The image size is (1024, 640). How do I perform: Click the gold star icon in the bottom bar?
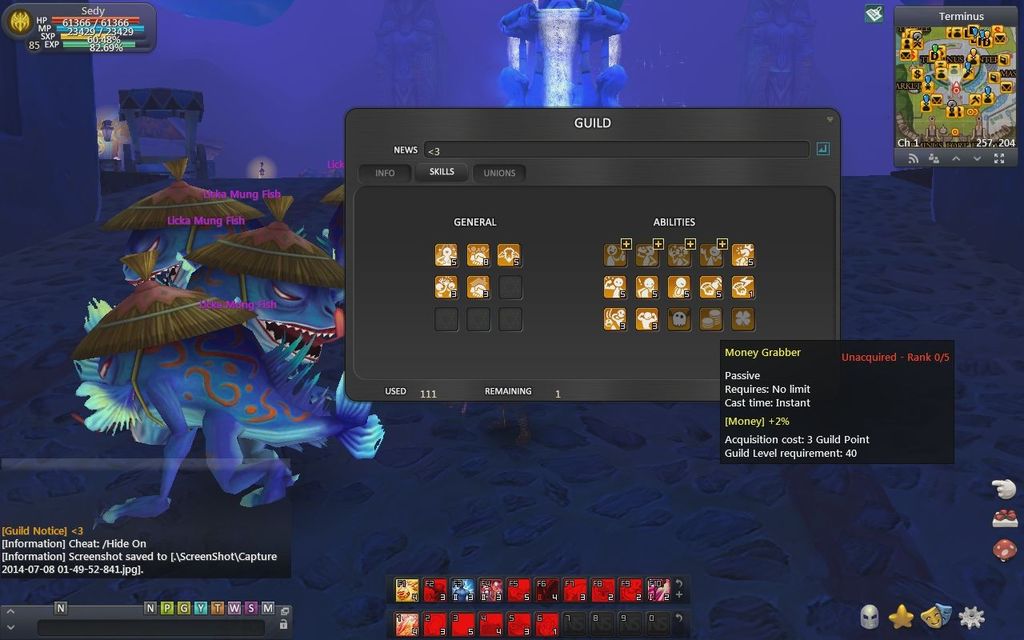click(901, 617)
